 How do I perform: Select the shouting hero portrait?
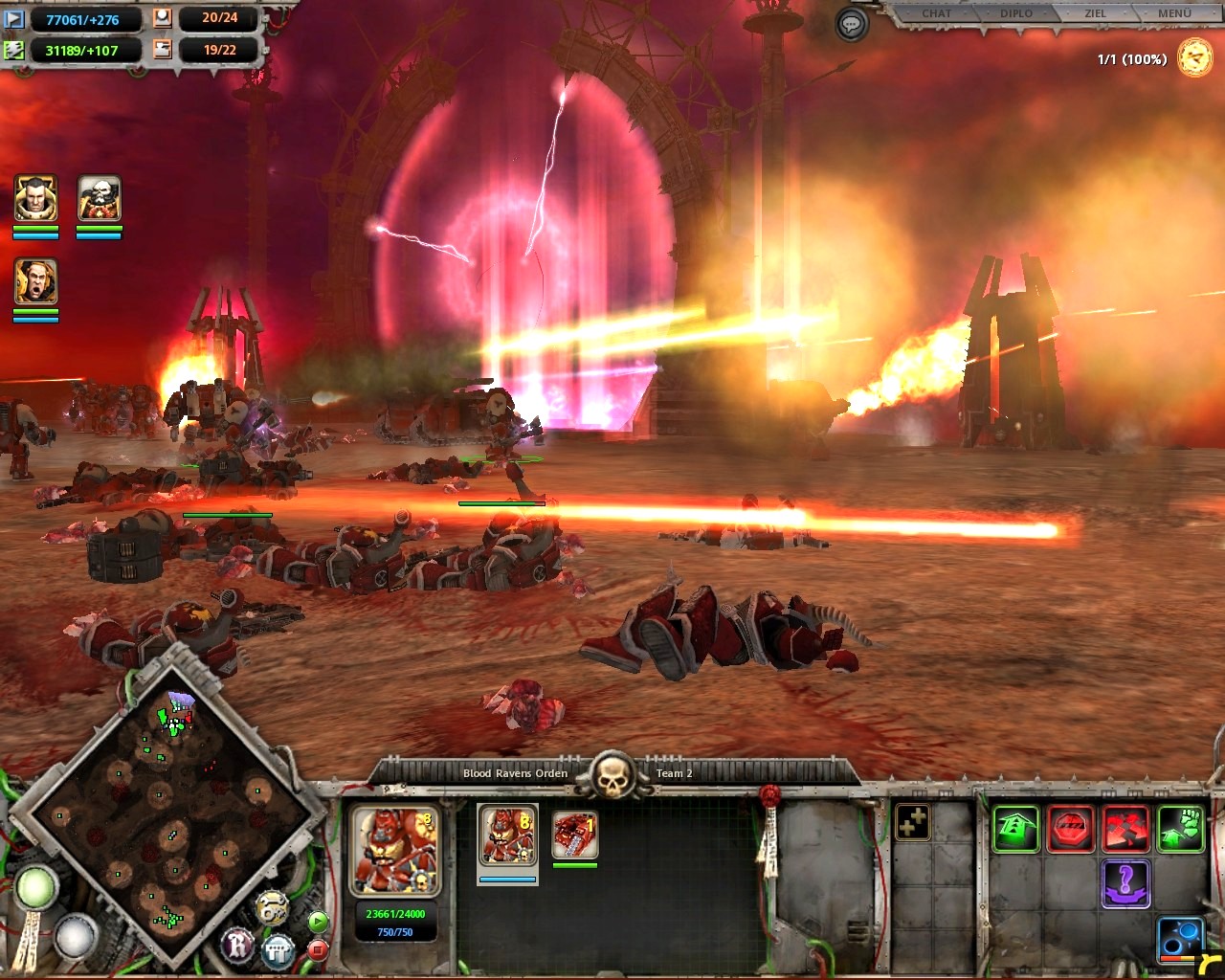pyautogui.click(x=36, y=282)
